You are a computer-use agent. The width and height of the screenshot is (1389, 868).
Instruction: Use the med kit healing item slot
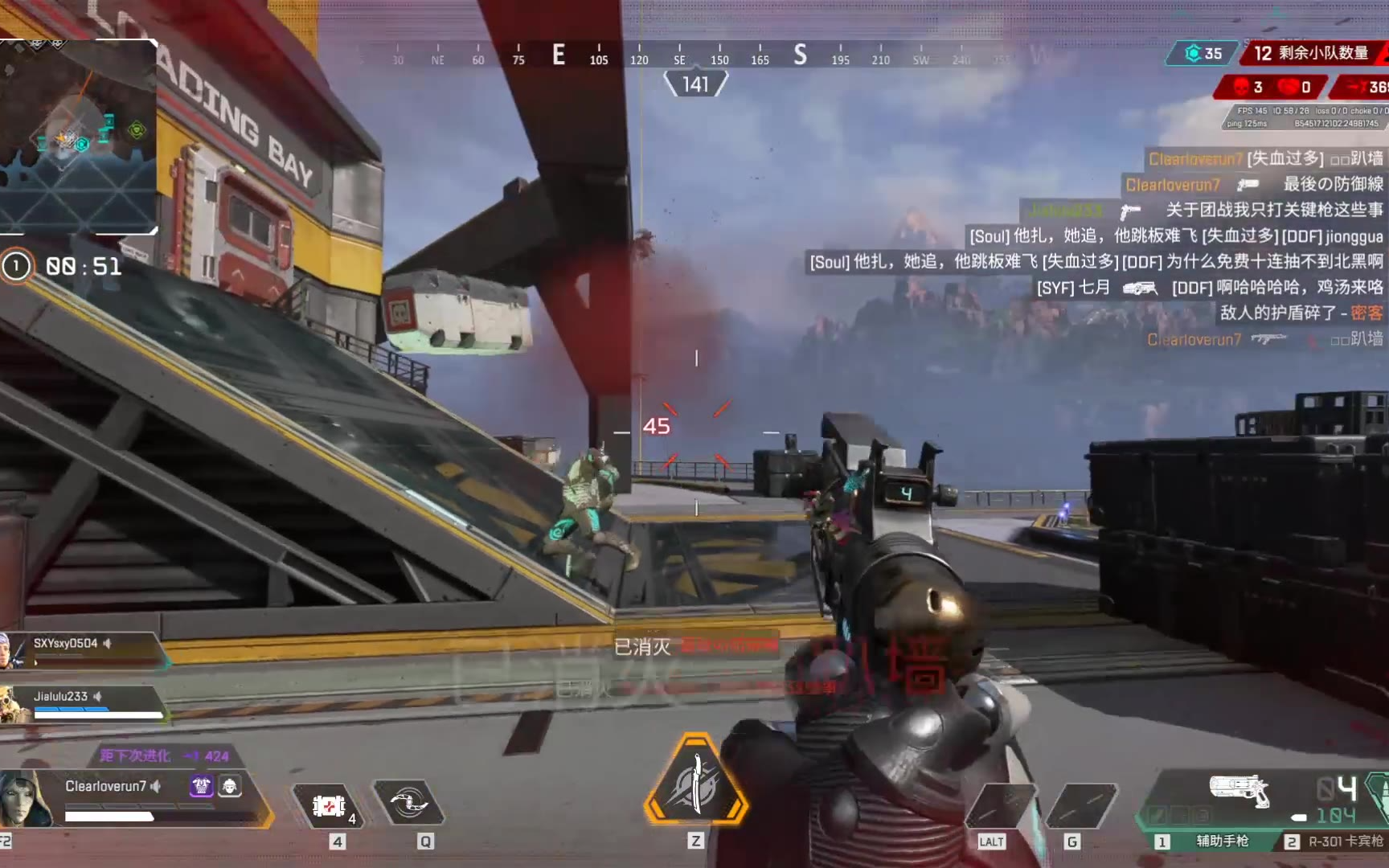329,805
